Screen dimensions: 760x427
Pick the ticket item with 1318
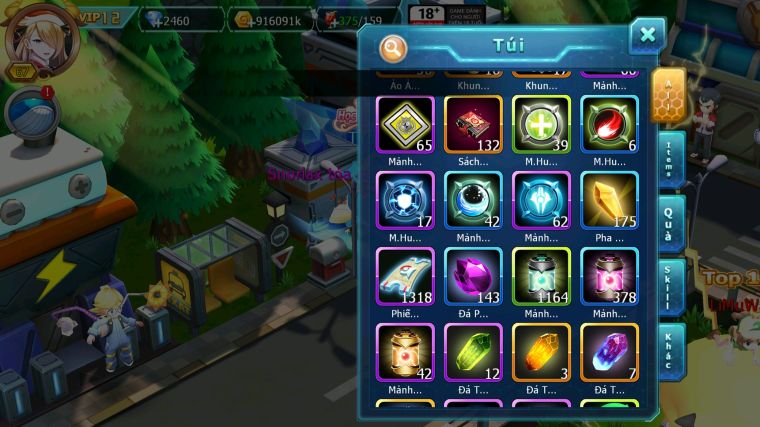coord(405,277)
